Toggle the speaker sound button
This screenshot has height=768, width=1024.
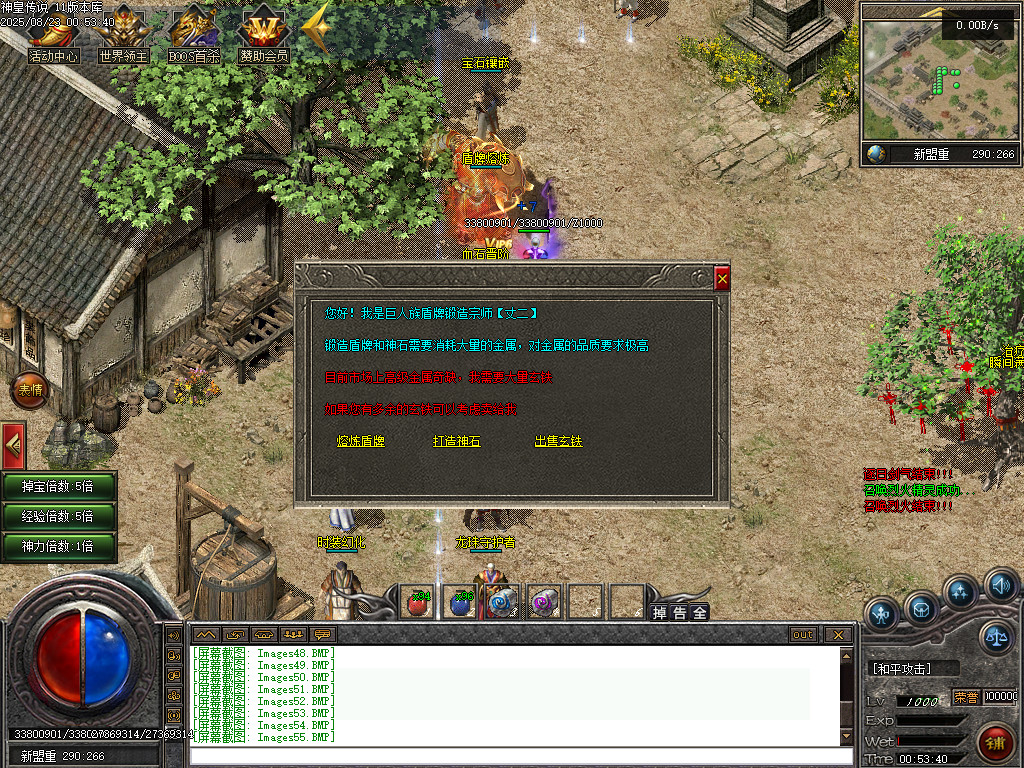[x=1000, y=584]
